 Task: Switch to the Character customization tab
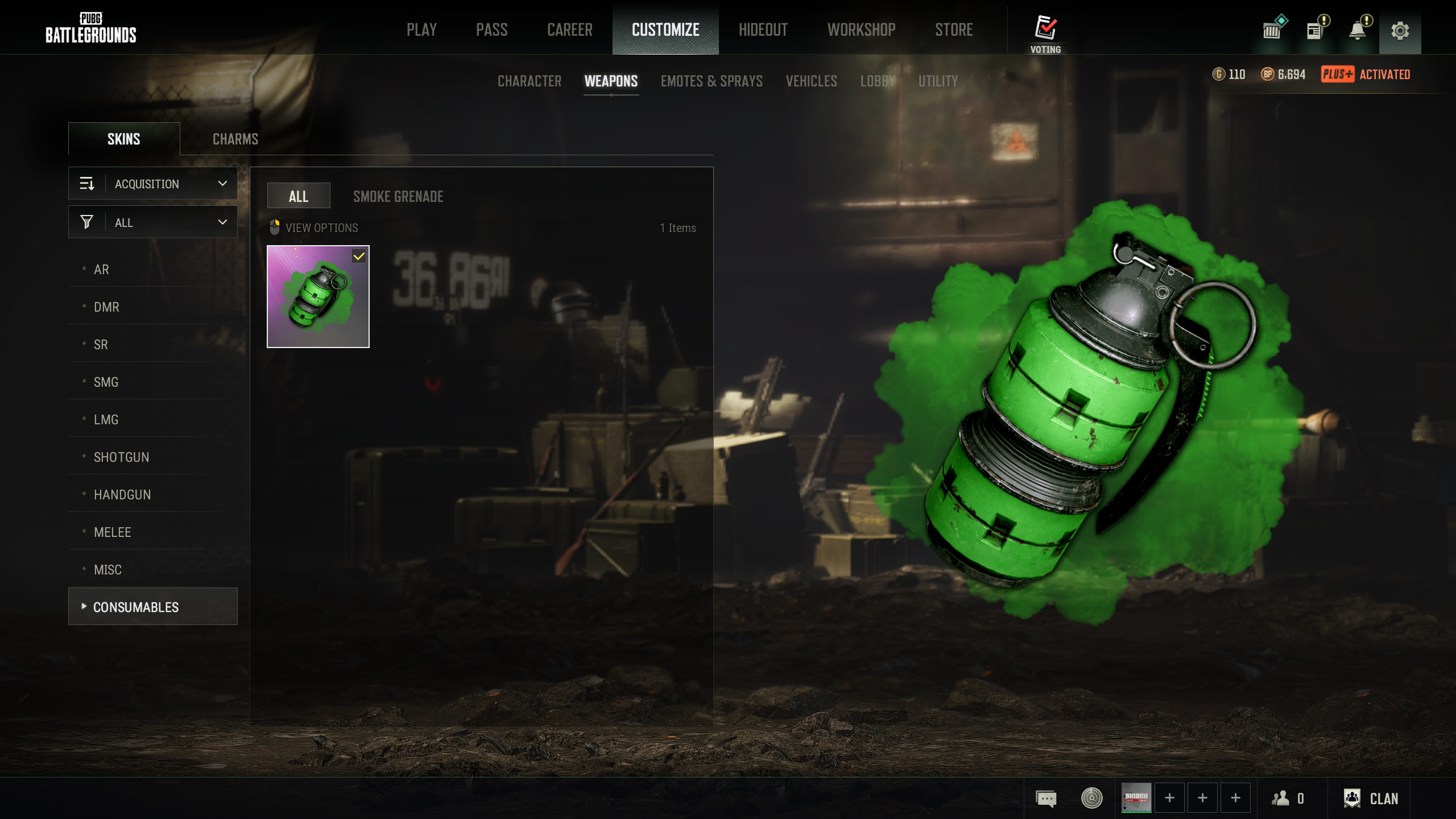pos(529,81)
